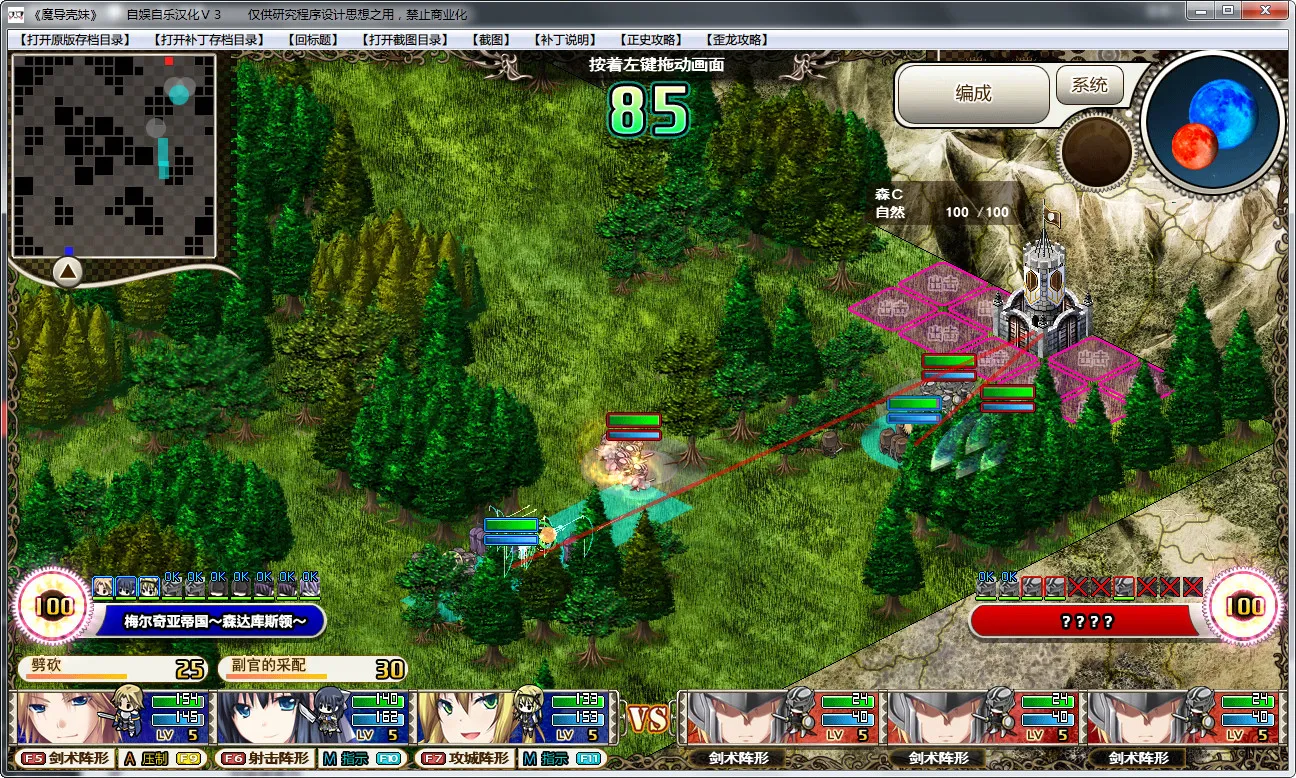1296x778 pixels.
Task: Open the 打开原版存档目录 menu item
Action: tap(74, 40)
